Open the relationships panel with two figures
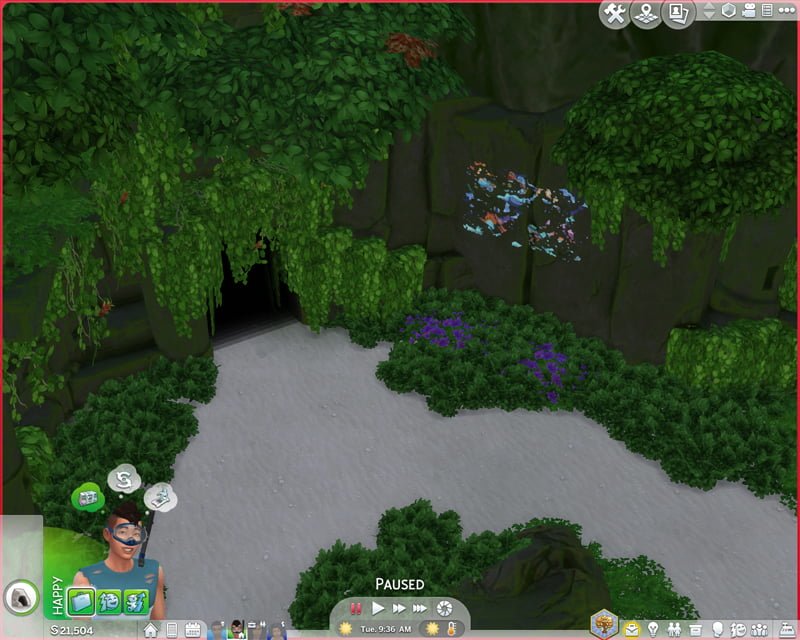The width and height of the screenshot is (800, 640). [x=674, y=630]
